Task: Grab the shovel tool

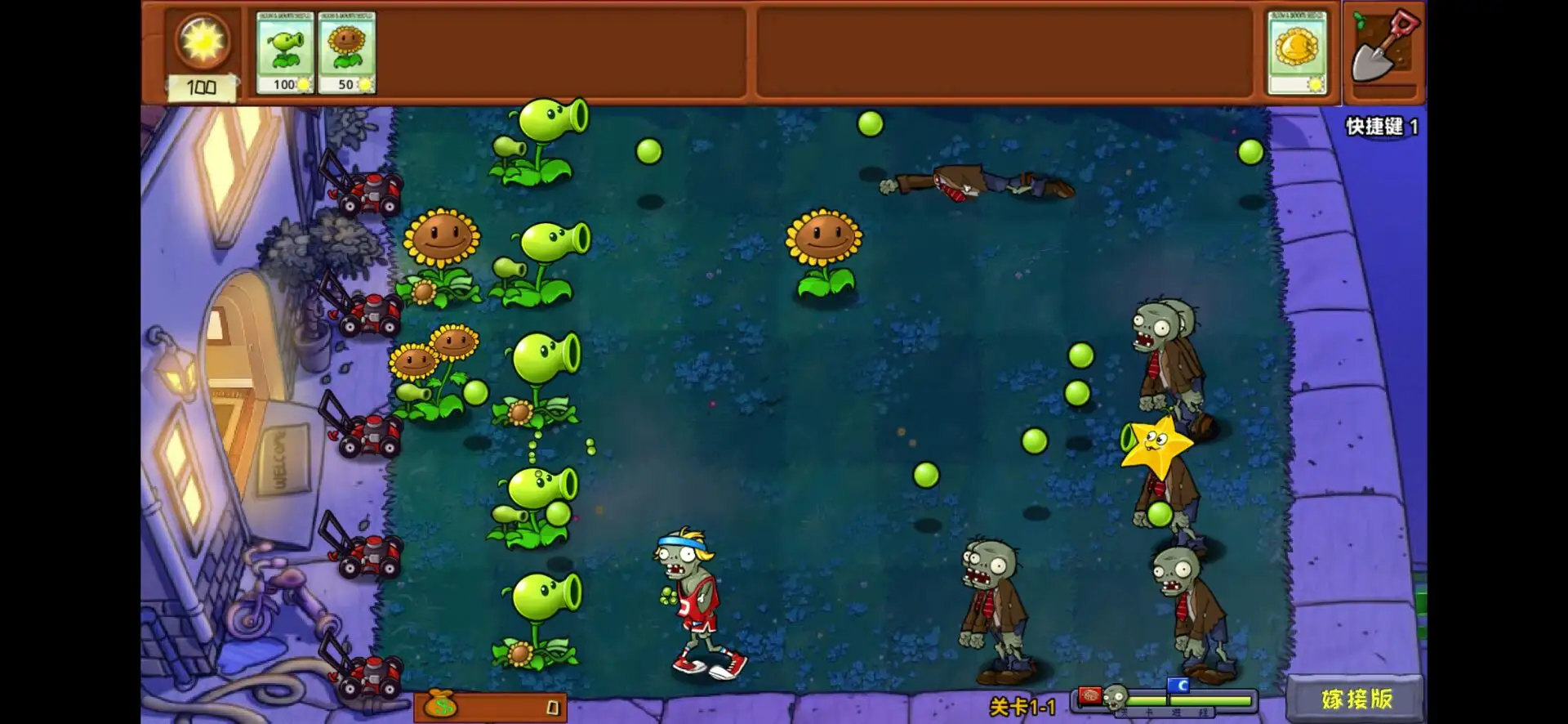Action: point(1384,49)
